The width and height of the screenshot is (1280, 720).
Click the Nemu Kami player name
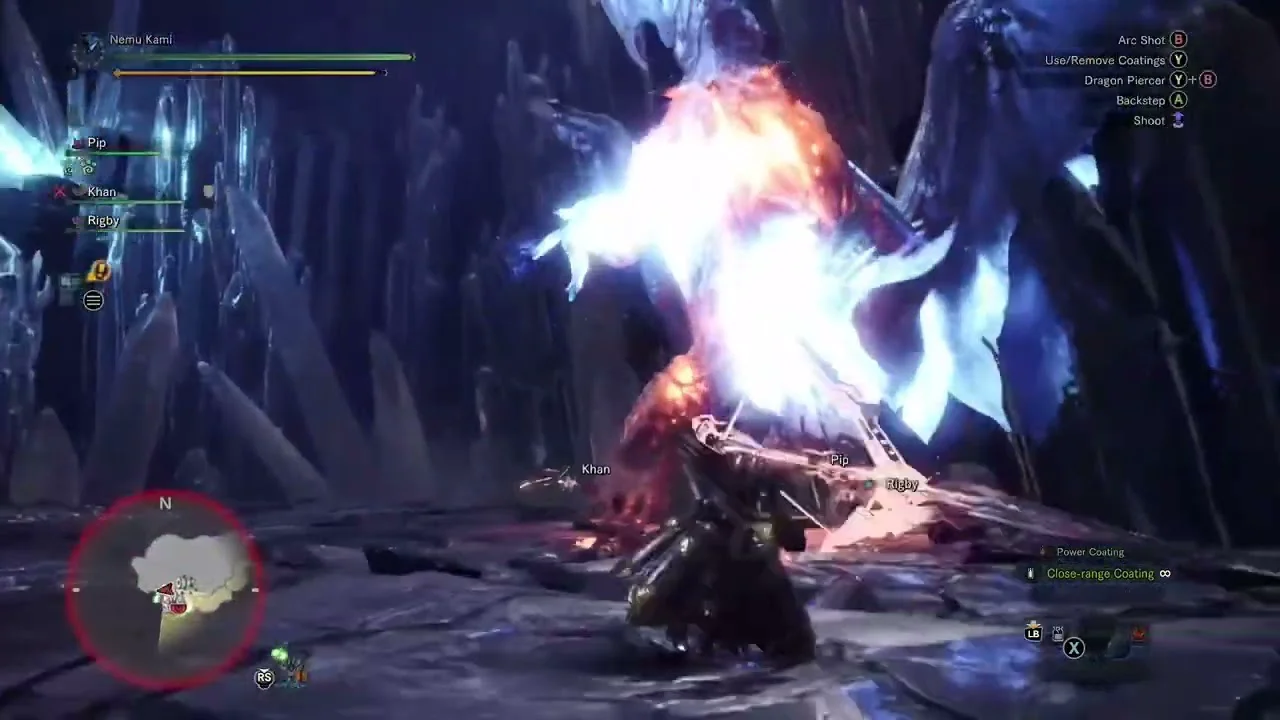[x=141, y=40]
